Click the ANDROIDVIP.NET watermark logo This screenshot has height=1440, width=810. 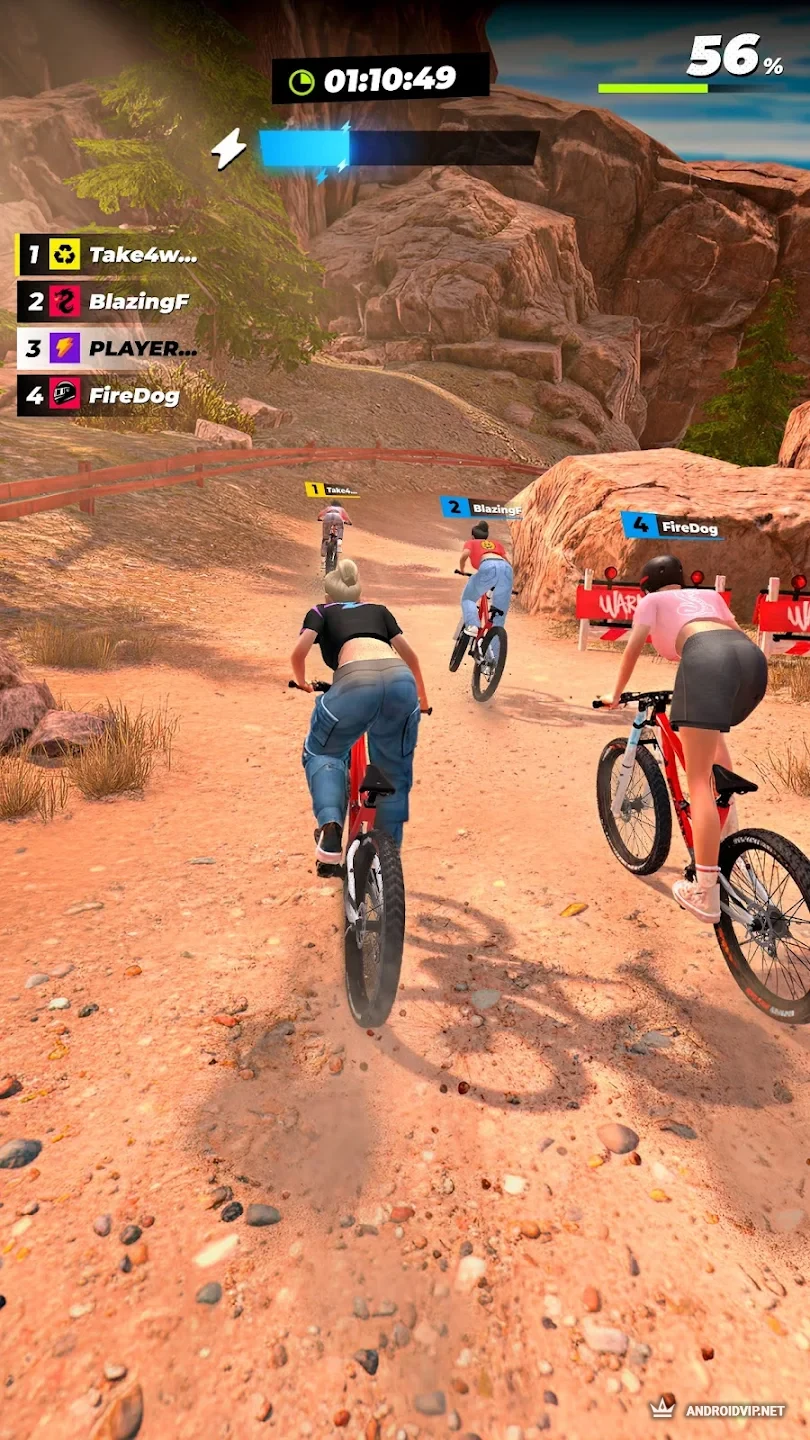click(717, 1409)
